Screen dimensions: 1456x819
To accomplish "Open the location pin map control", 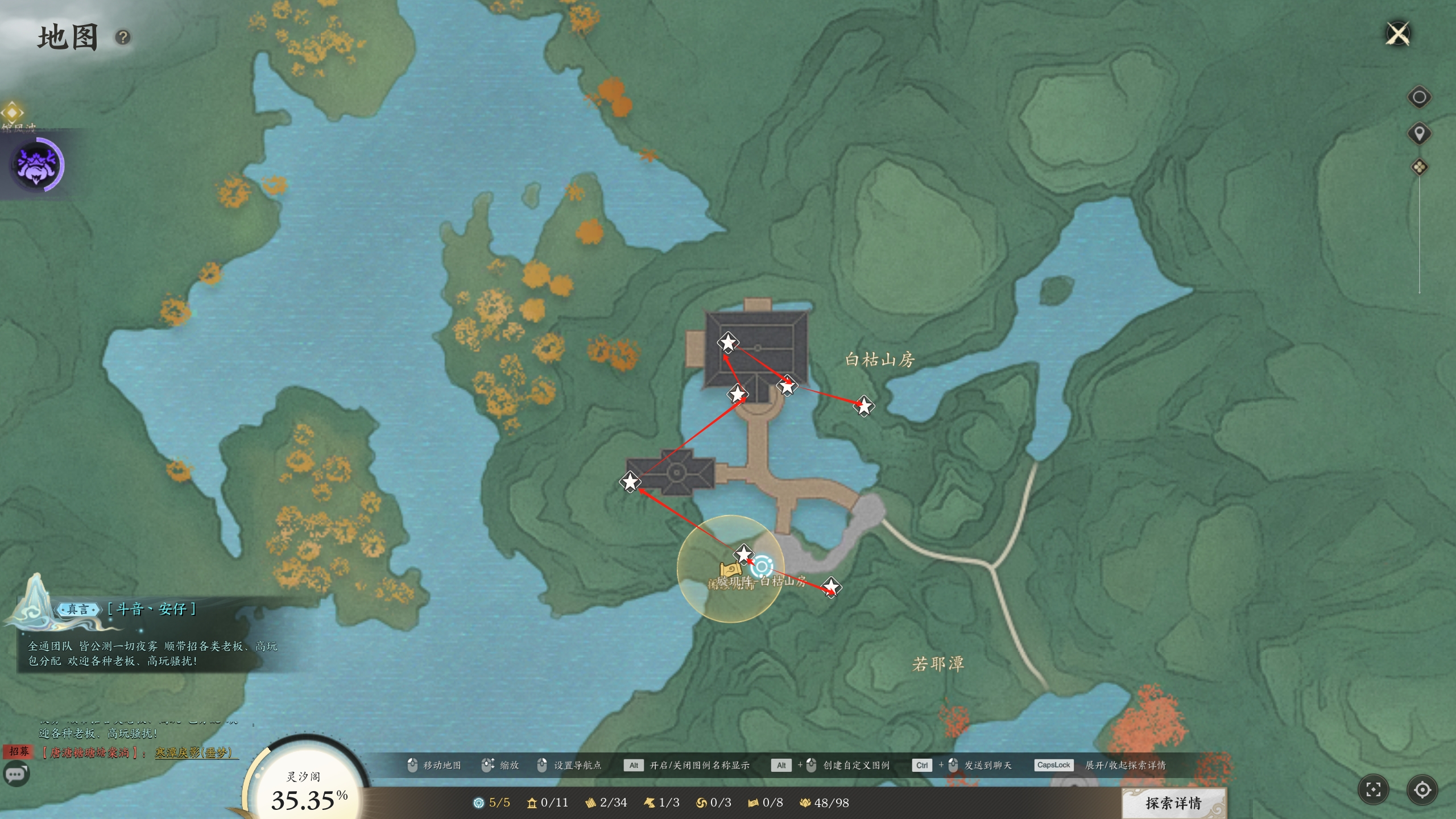I will [1419, 134].
